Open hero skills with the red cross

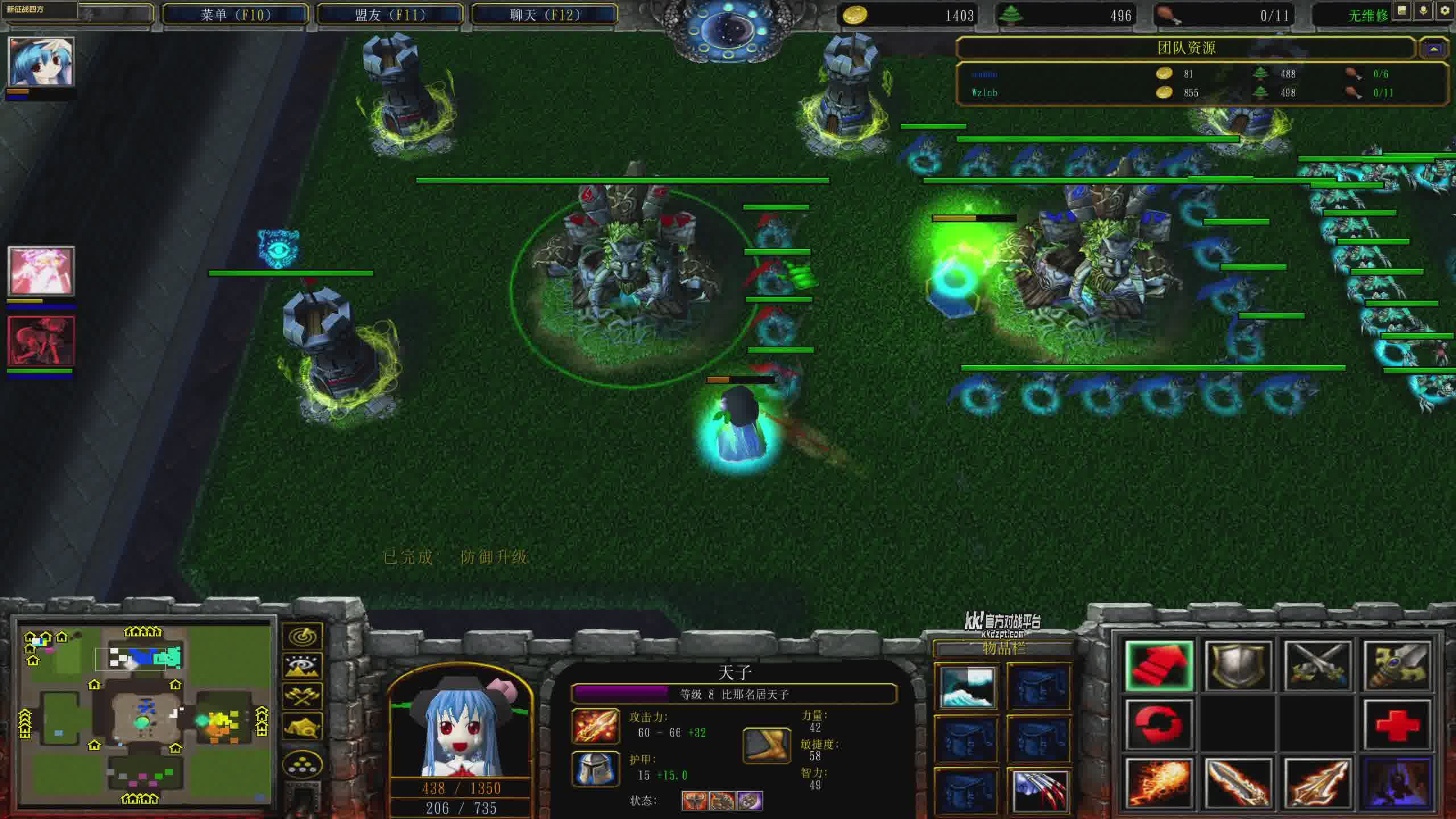click(x=1397, y=725)
